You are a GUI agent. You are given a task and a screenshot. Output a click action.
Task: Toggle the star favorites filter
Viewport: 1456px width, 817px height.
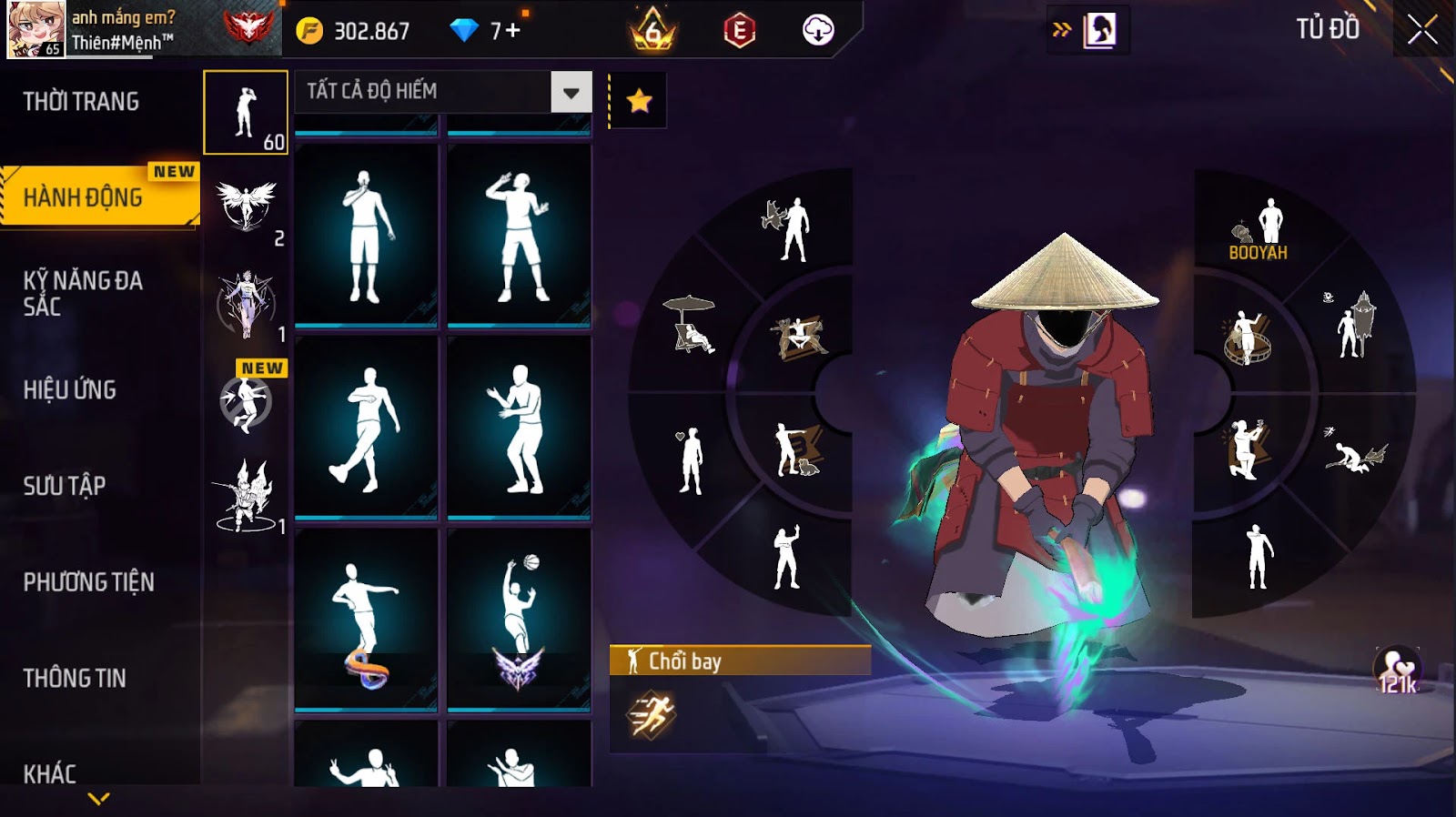pyautogui.click(x=639, y=101)
